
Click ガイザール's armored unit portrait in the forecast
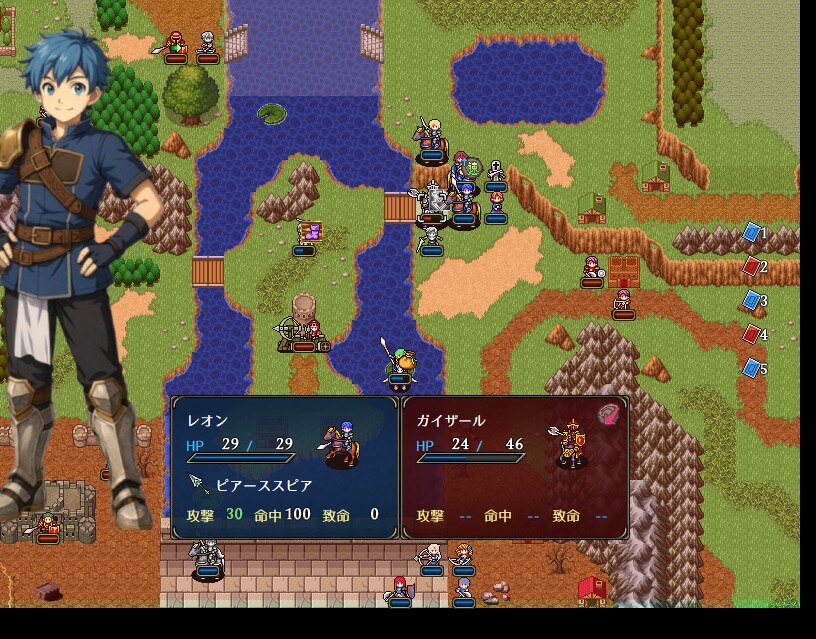pyautogui.click(x=572, y=443)
